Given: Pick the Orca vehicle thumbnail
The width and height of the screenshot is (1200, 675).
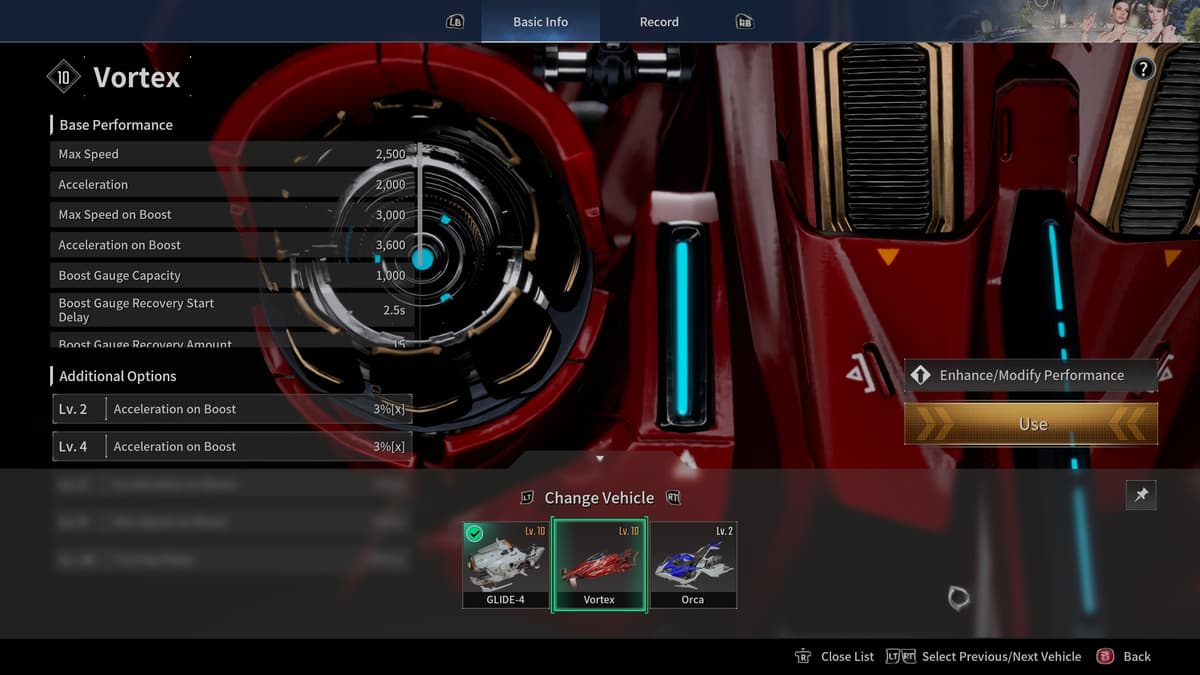Looking at the screenshot, I should tap(693, 565).
